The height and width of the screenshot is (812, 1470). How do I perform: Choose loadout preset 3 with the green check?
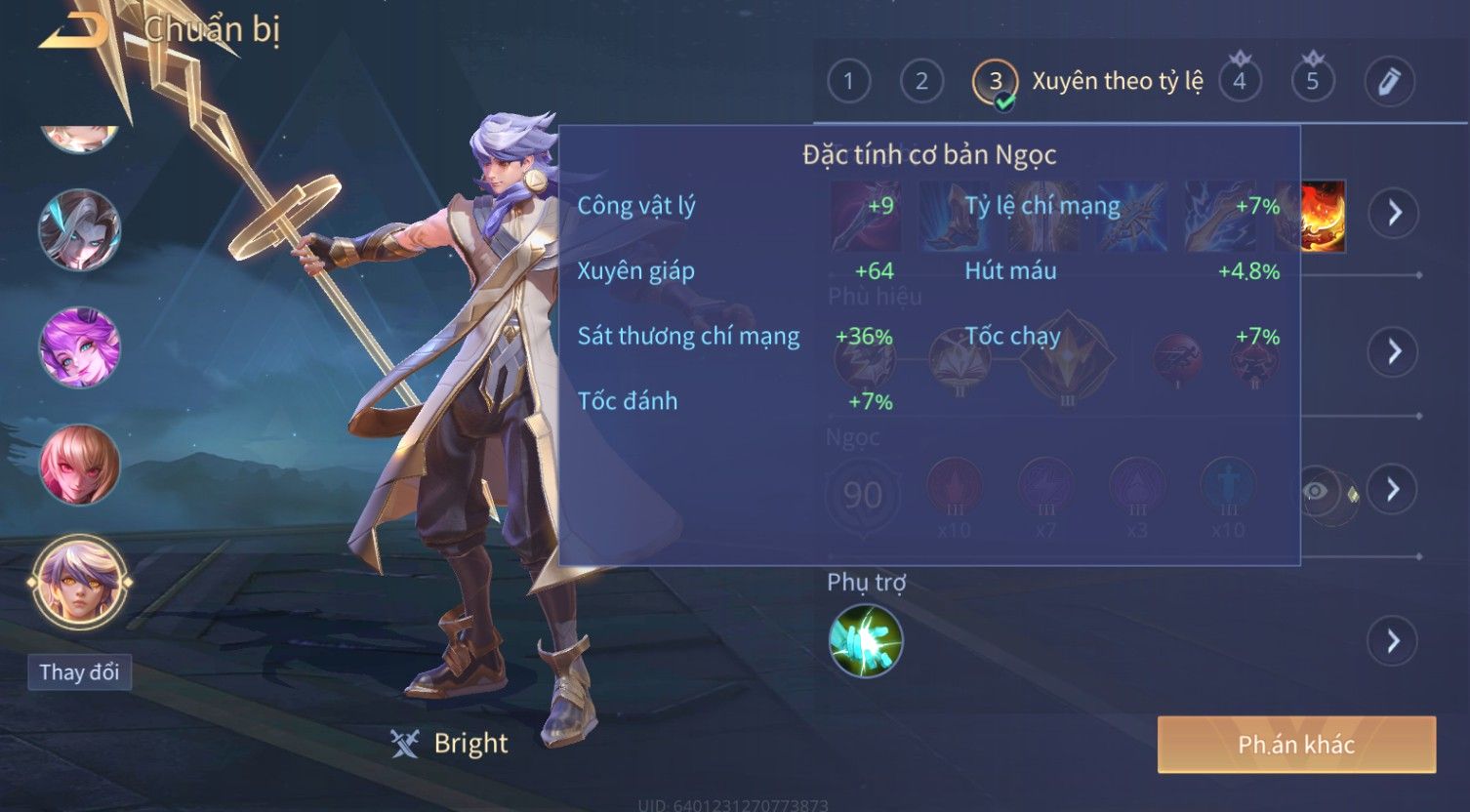point(995,82)
